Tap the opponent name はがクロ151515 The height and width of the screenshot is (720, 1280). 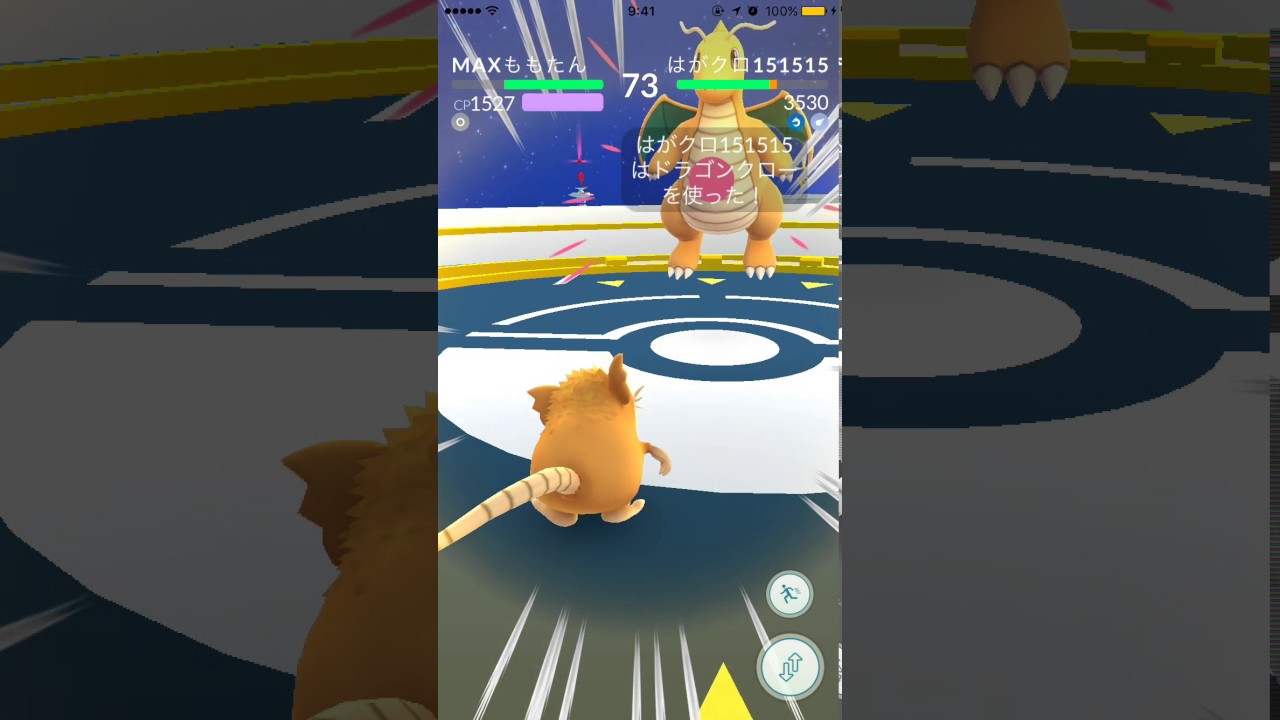click(746, 64)
